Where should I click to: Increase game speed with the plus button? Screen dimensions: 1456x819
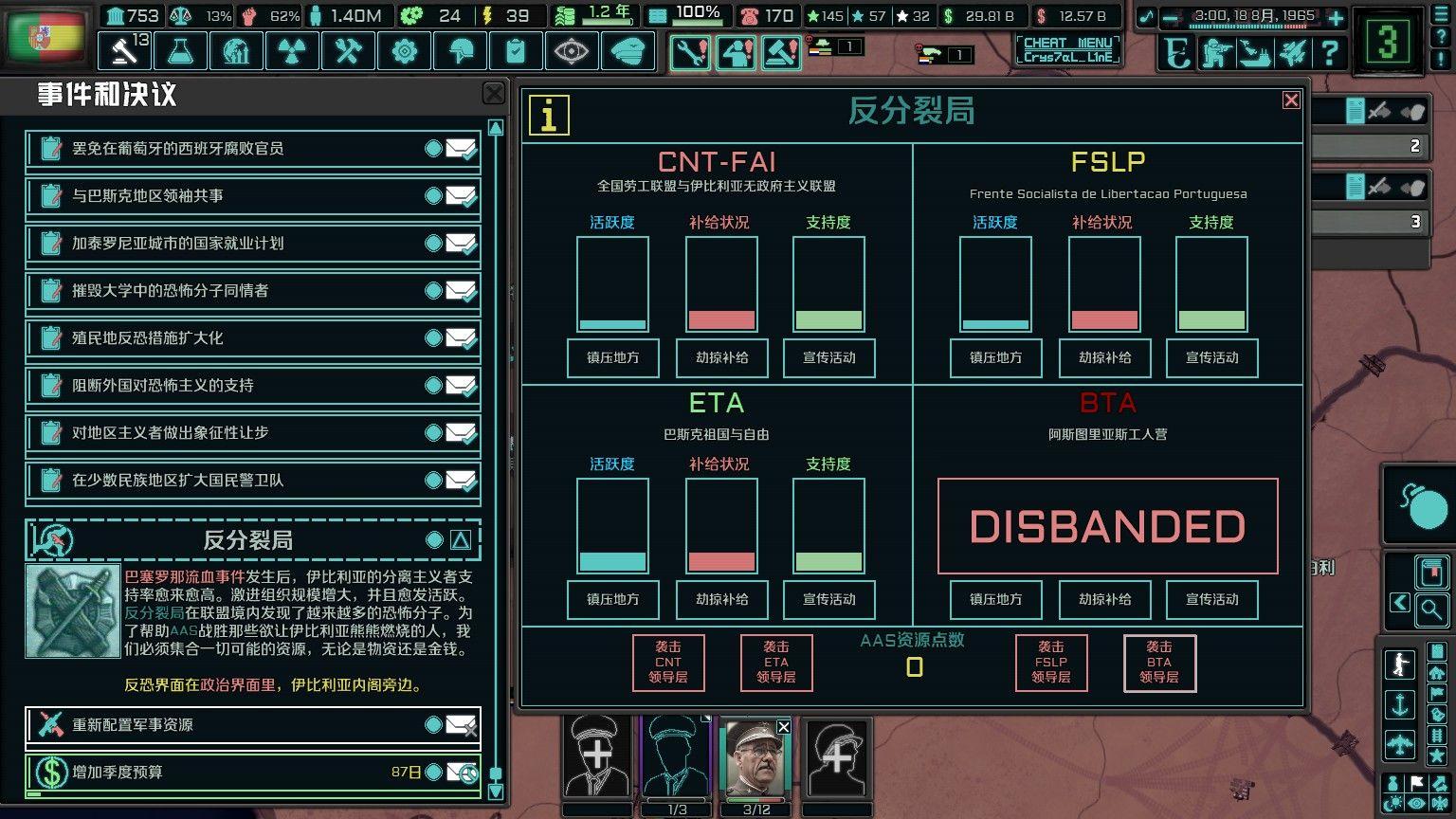click(x=1336, y=17)
